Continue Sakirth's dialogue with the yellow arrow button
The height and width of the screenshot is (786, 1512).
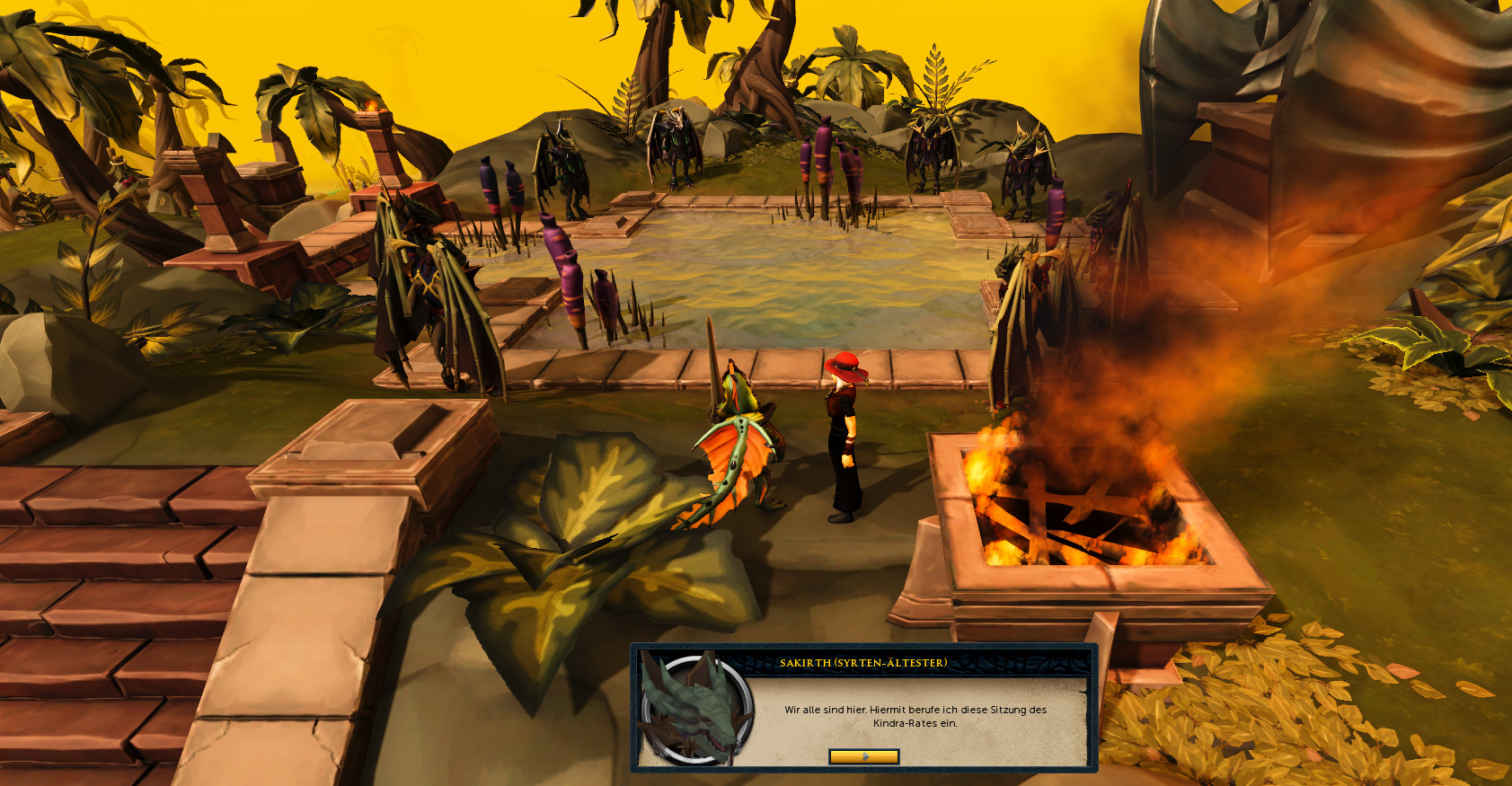pyautogui.click(x=863, y=756)
